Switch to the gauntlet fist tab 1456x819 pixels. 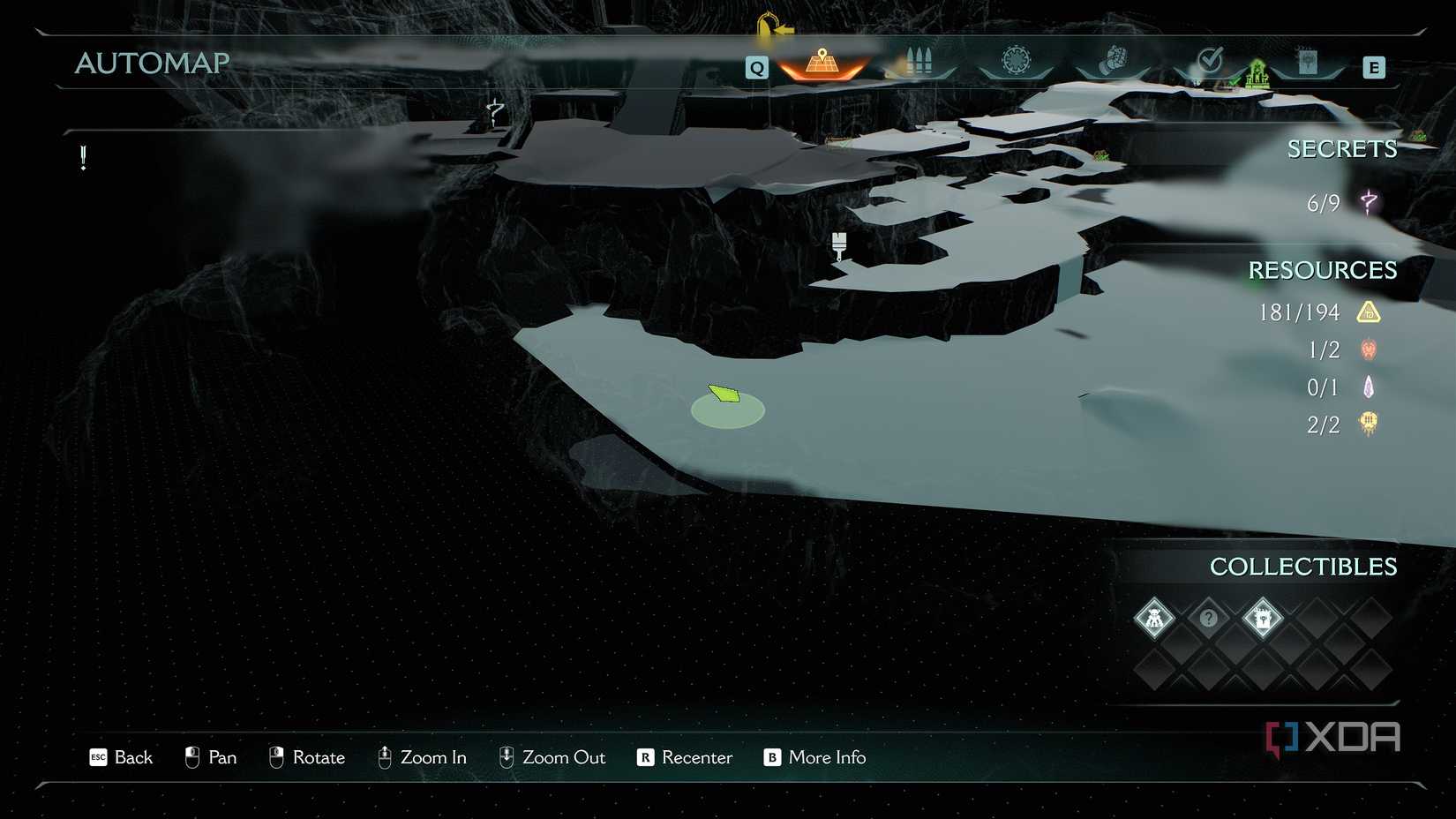coord(1113,61)
